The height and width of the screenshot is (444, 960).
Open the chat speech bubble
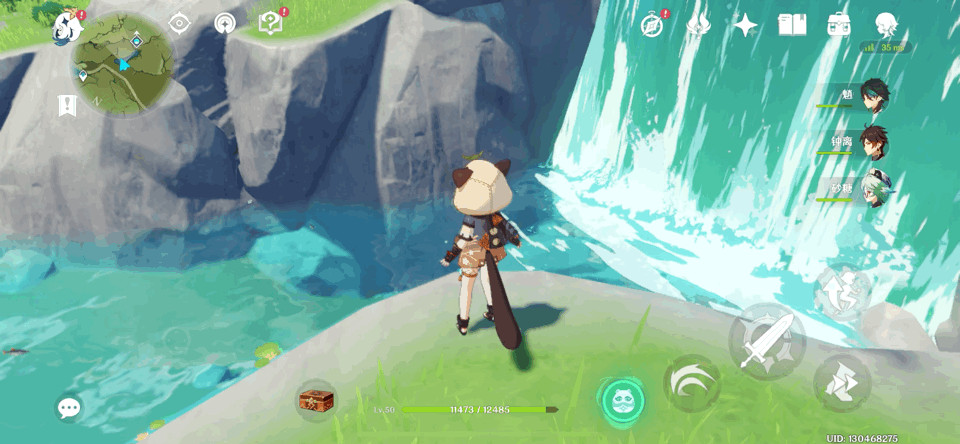pyautogui.click(x=69, y=407)
